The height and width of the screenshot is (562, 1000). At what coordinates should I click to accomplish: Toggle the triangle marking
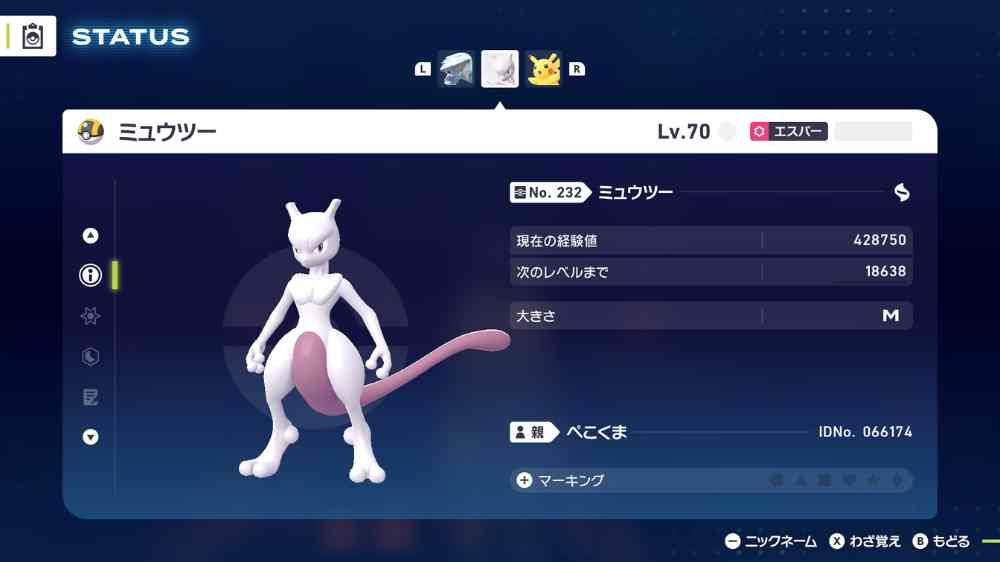pyautogui.click(x=801, y=481)
